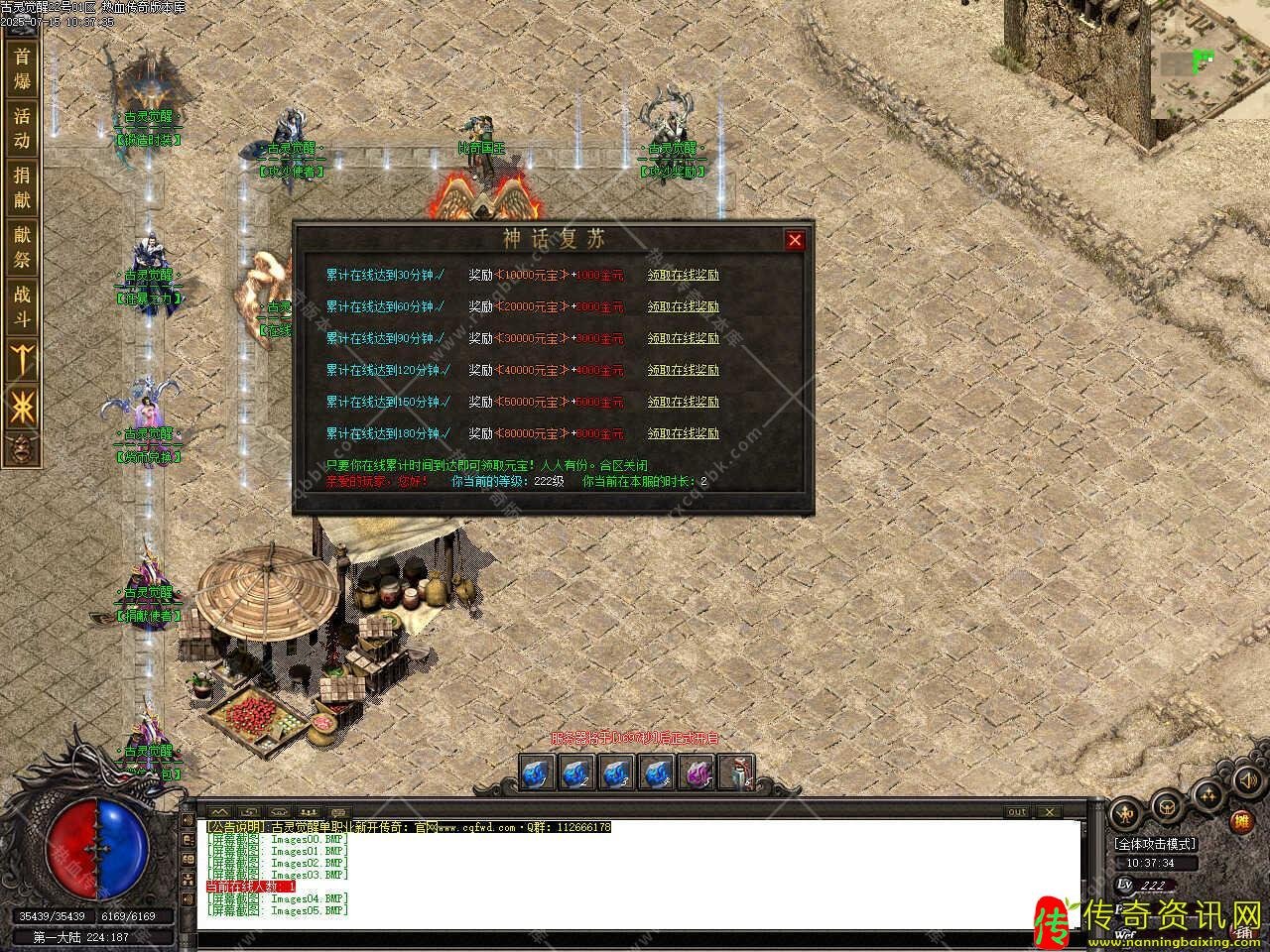Claim the 120-minute online reward
Screen dimensions: 1270x952
[684, 370]
